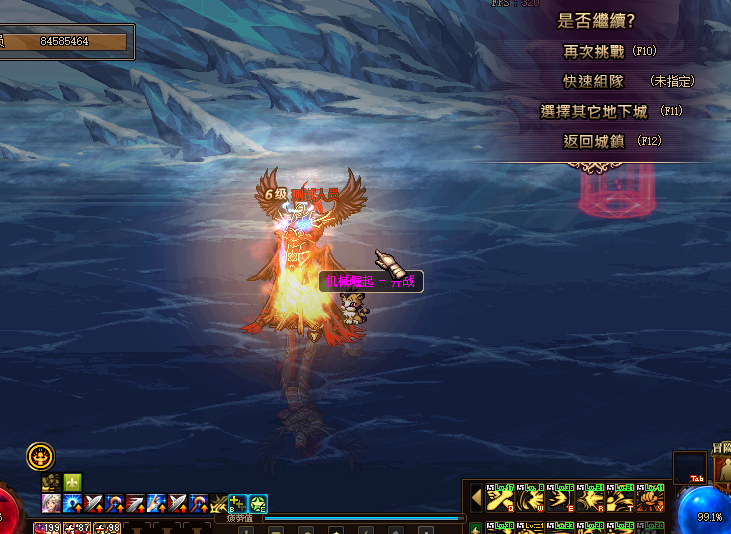Screen dimensions: 731x534
Task: Click the white-haired character portrait buff
Action: coord(50,503)
